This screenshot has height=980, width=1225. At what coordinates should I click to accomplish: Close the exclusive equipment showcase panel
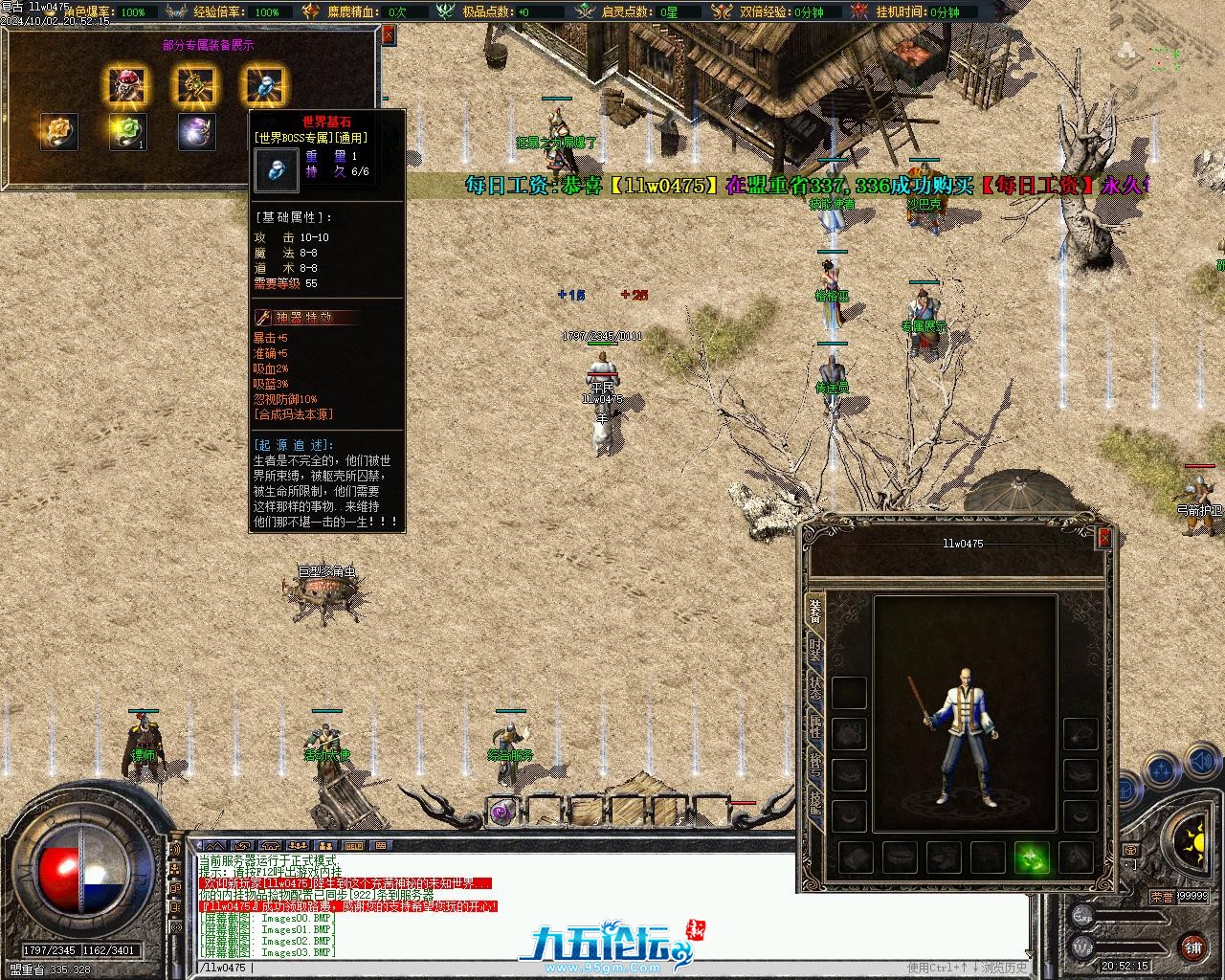pyautogui.click(x=389, y=35)
